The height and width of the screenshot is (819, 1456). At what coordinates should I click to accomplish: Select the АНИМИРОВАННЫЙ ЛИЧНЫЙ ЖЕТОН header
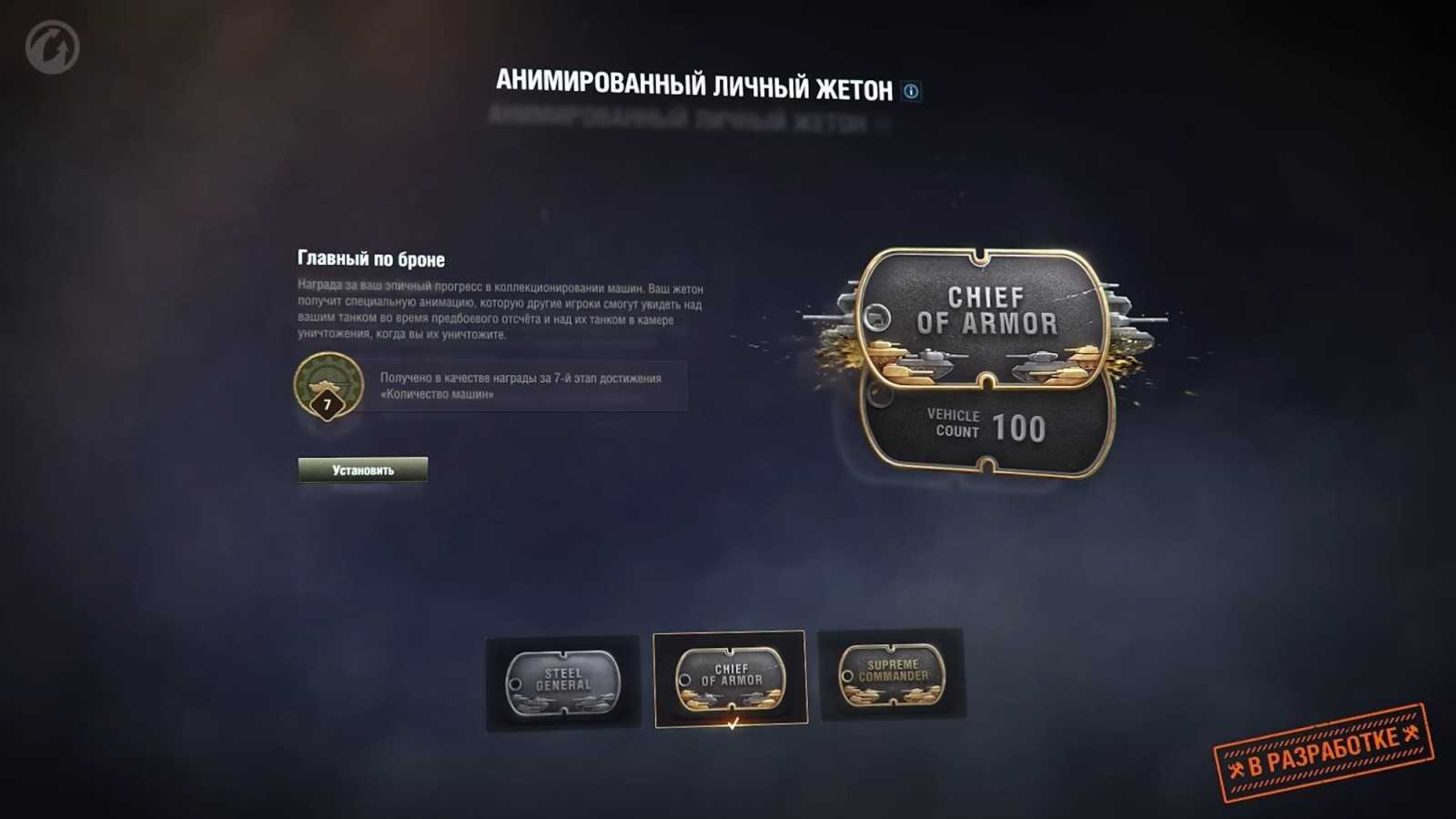[x=696, y=82]
